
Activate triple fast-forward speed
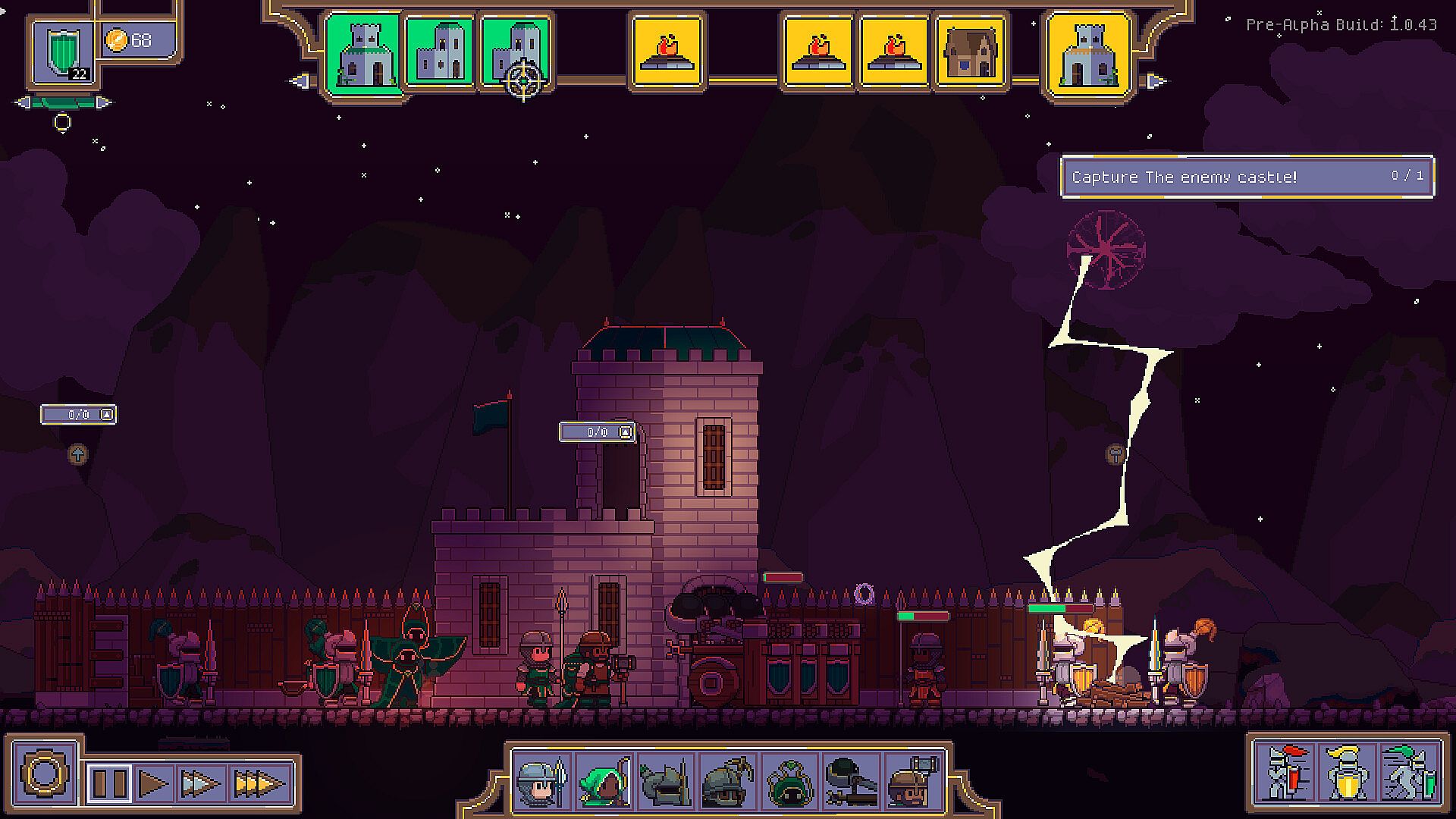click(259, 783)
